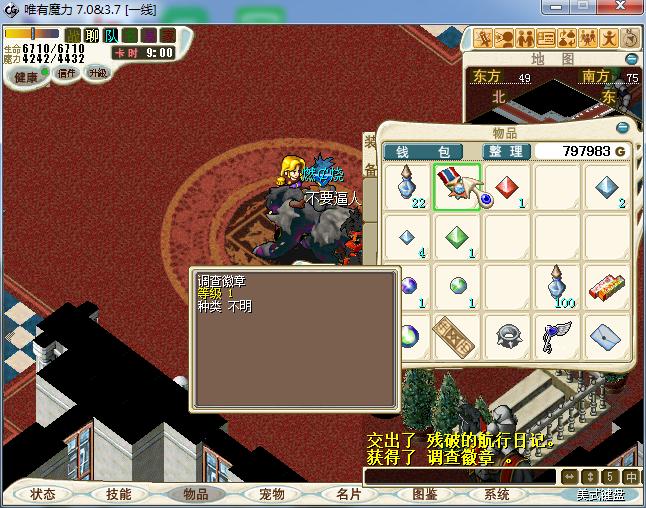Select the green crystal item slot
The width and height of the screenshot is (646, 508).
pyautogui.click(x=457, y=238)
